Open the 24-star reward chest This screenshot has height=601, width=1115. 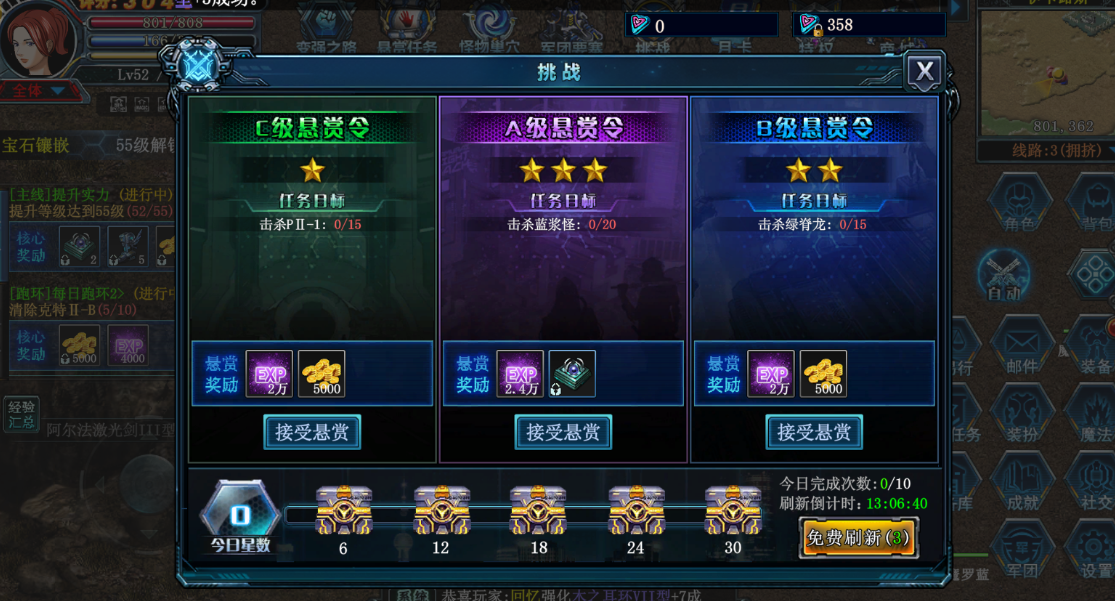636,511
